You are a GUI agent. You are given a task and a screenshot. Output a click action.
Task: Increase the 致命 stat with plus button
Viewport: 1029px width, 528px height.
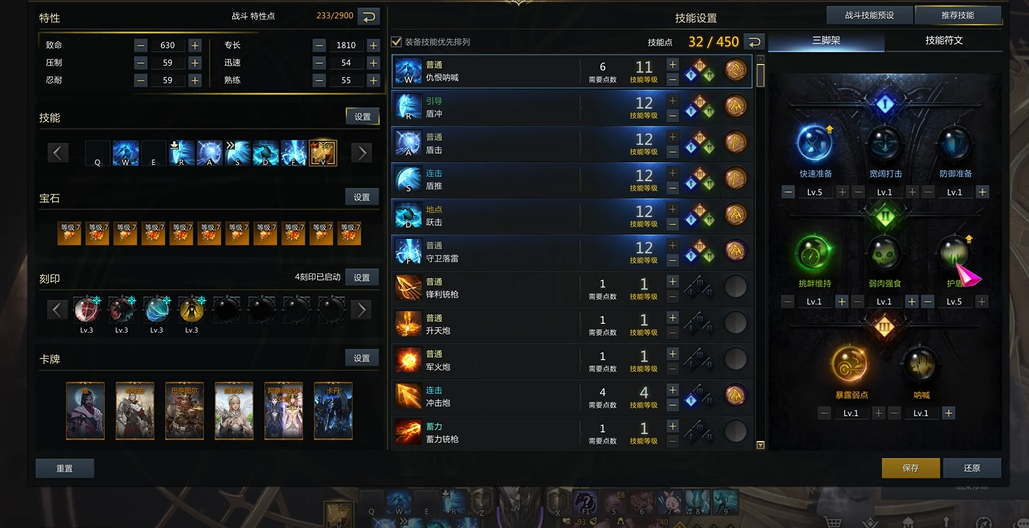pos(194,45)
